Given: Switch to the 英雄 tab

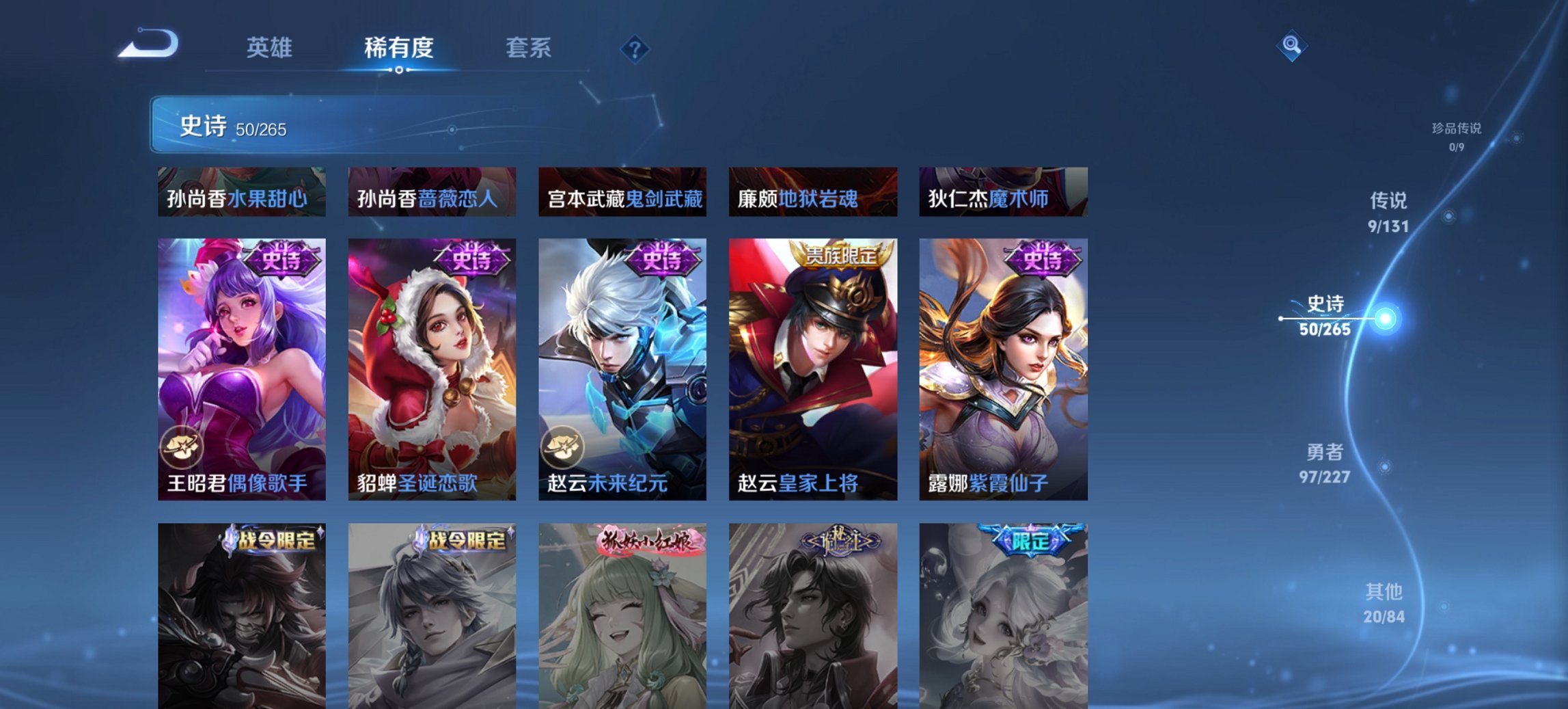Looking at the screenshot, I should coord(271,48).
